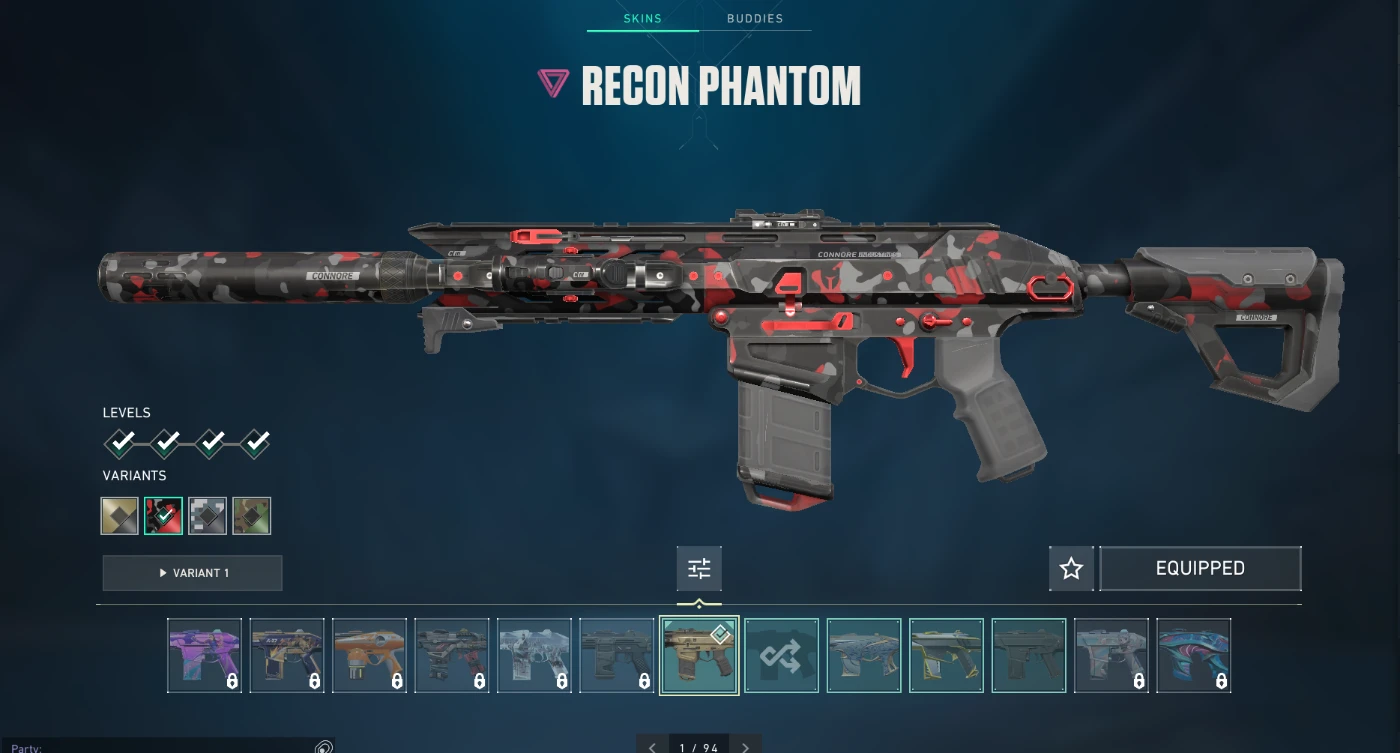Click the Equipped button

click(1200, 569)
